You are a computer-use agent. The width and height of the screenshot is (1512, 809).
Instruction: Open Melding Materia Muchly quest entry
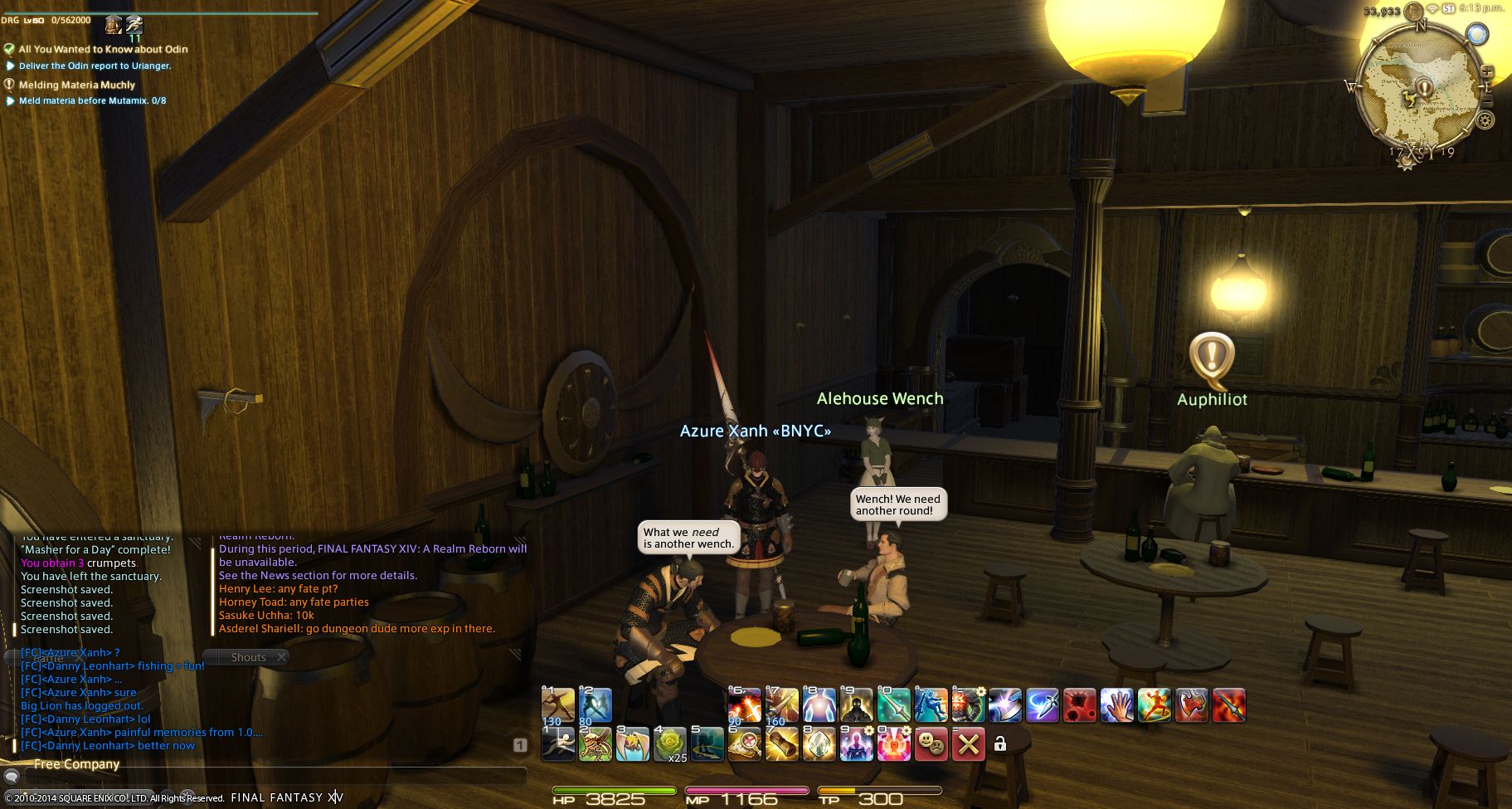point(76,85)
